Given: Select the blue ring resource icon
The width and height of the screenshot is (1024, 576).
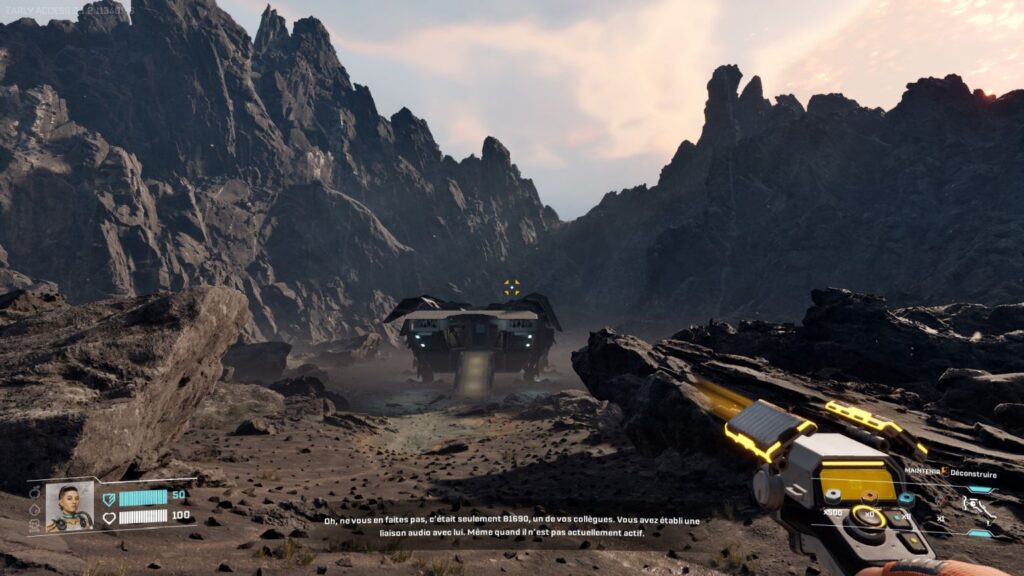Looking at the screenshot, I should (907, 498).
